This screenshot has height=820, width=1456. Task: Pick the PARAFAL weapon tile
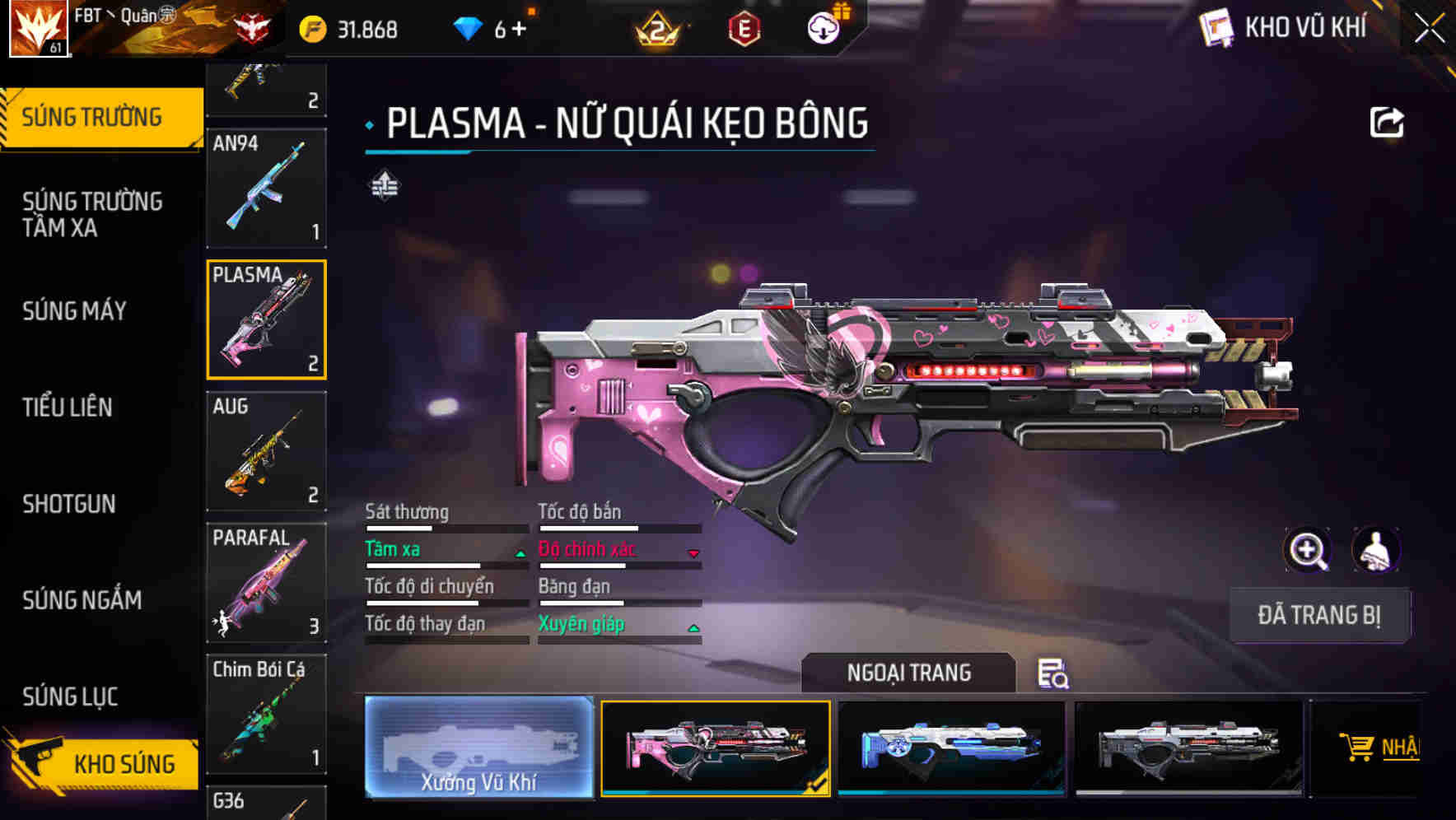point(266,583)
